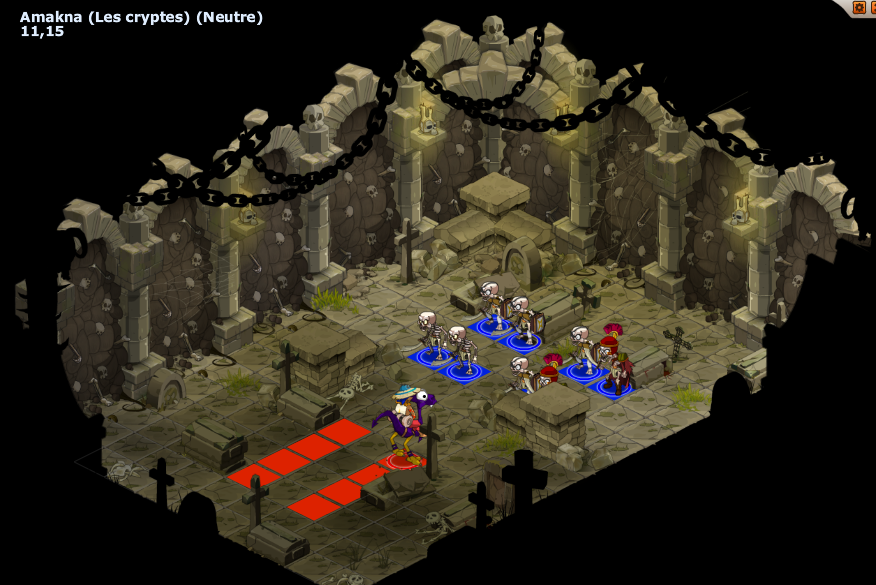Open the options gear button
Viewport: 876px width, 585px height.
point(859,8)
